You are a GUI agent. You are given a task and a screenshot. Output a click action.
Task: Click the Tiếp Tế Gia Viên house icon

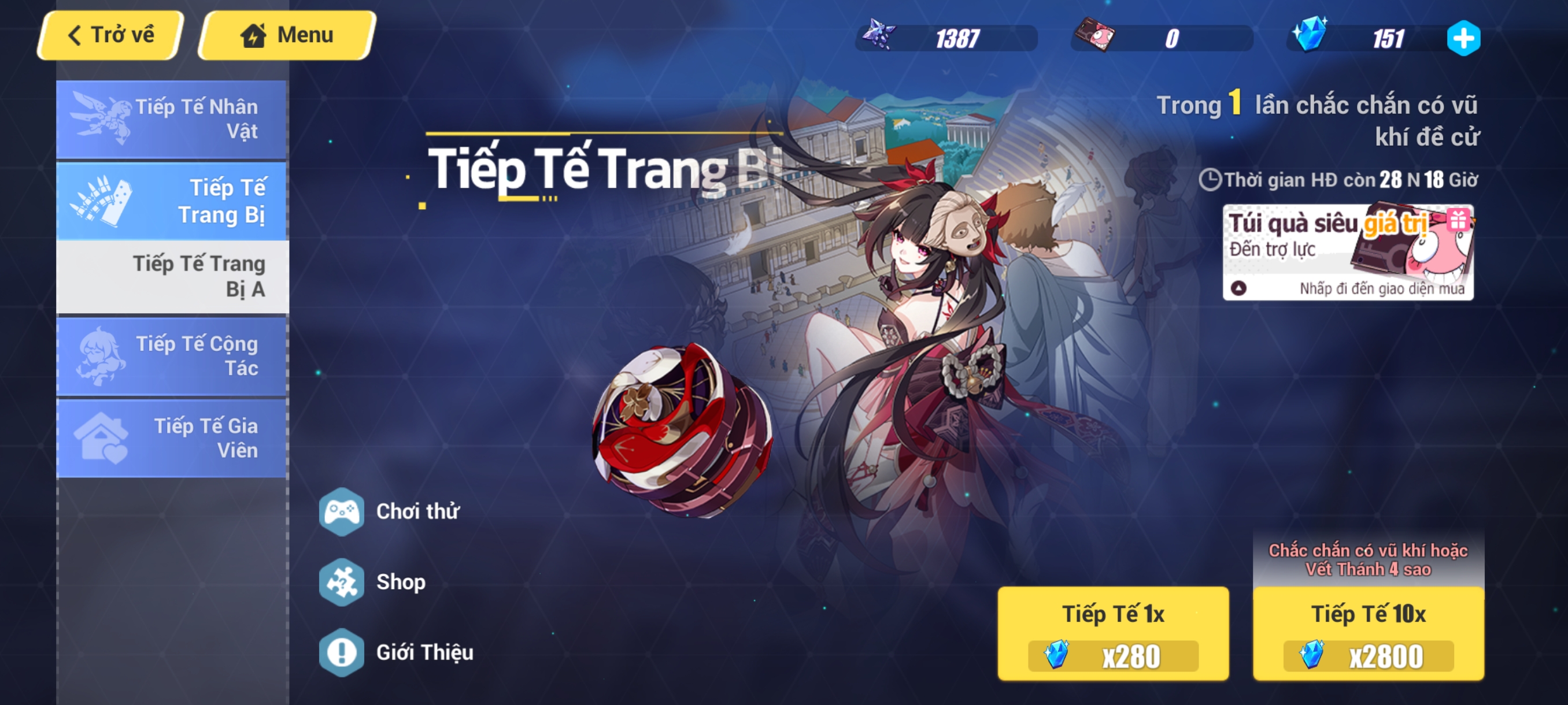click(x=101, y=437)
